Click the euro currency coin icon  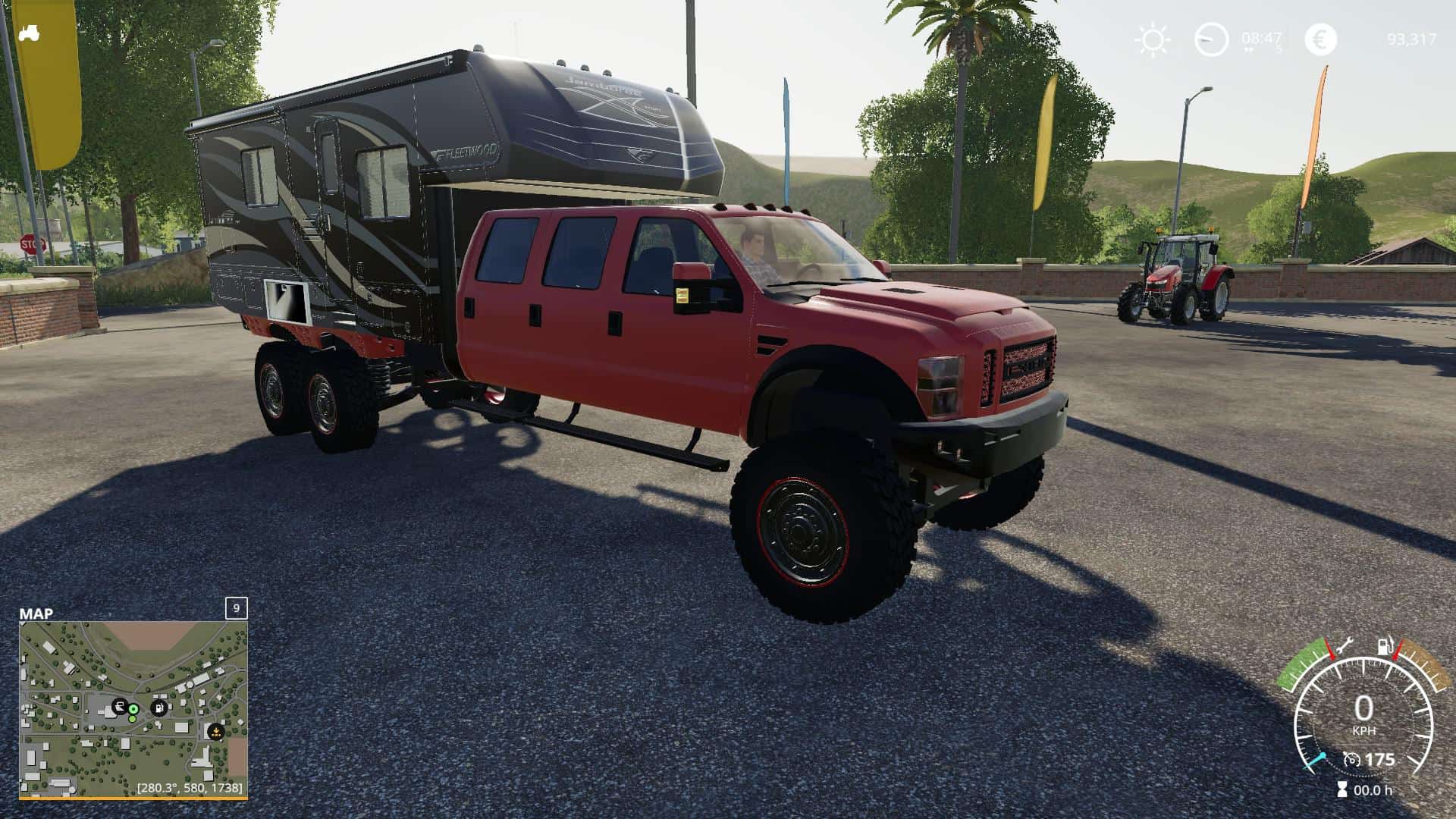[1321, 38]
